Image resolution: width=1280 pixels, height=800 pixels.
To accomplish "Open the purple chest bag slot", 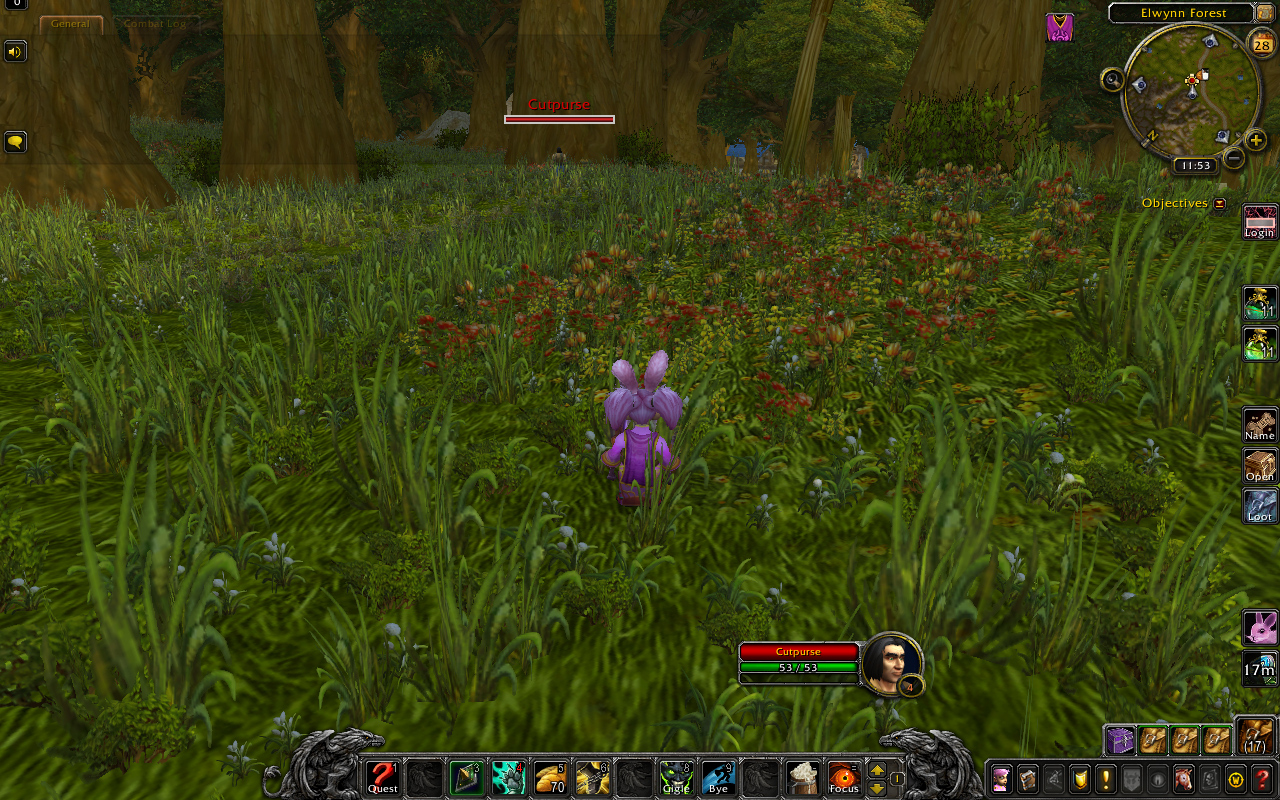I will (x=1120, y=740).
